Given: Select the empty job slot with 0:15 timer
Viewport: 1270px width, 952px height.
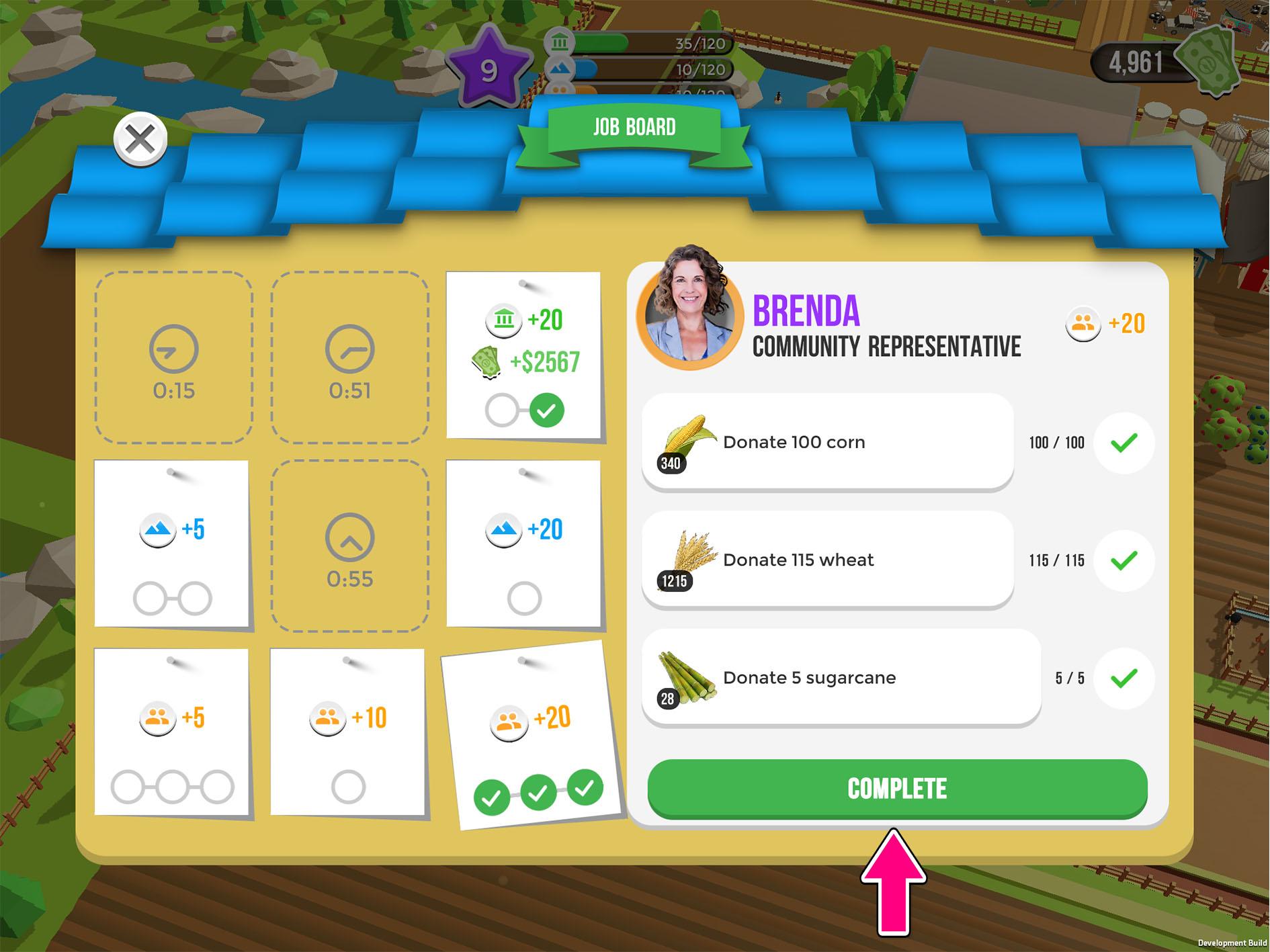Looking at the screenshot, I should 173,357.
